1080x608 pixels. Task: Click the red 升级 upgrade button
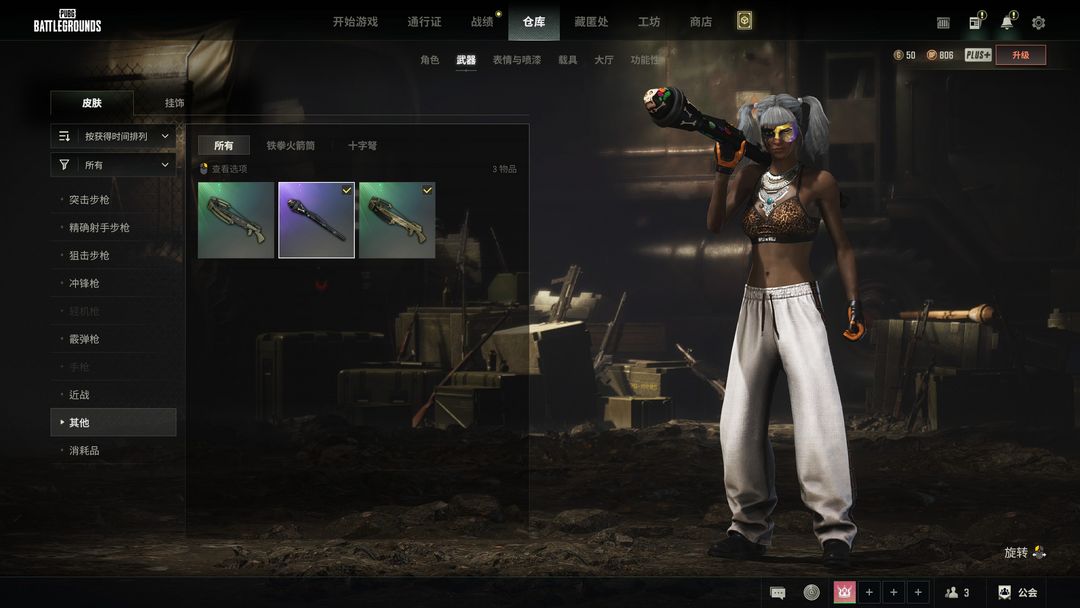click(1020, 56)
